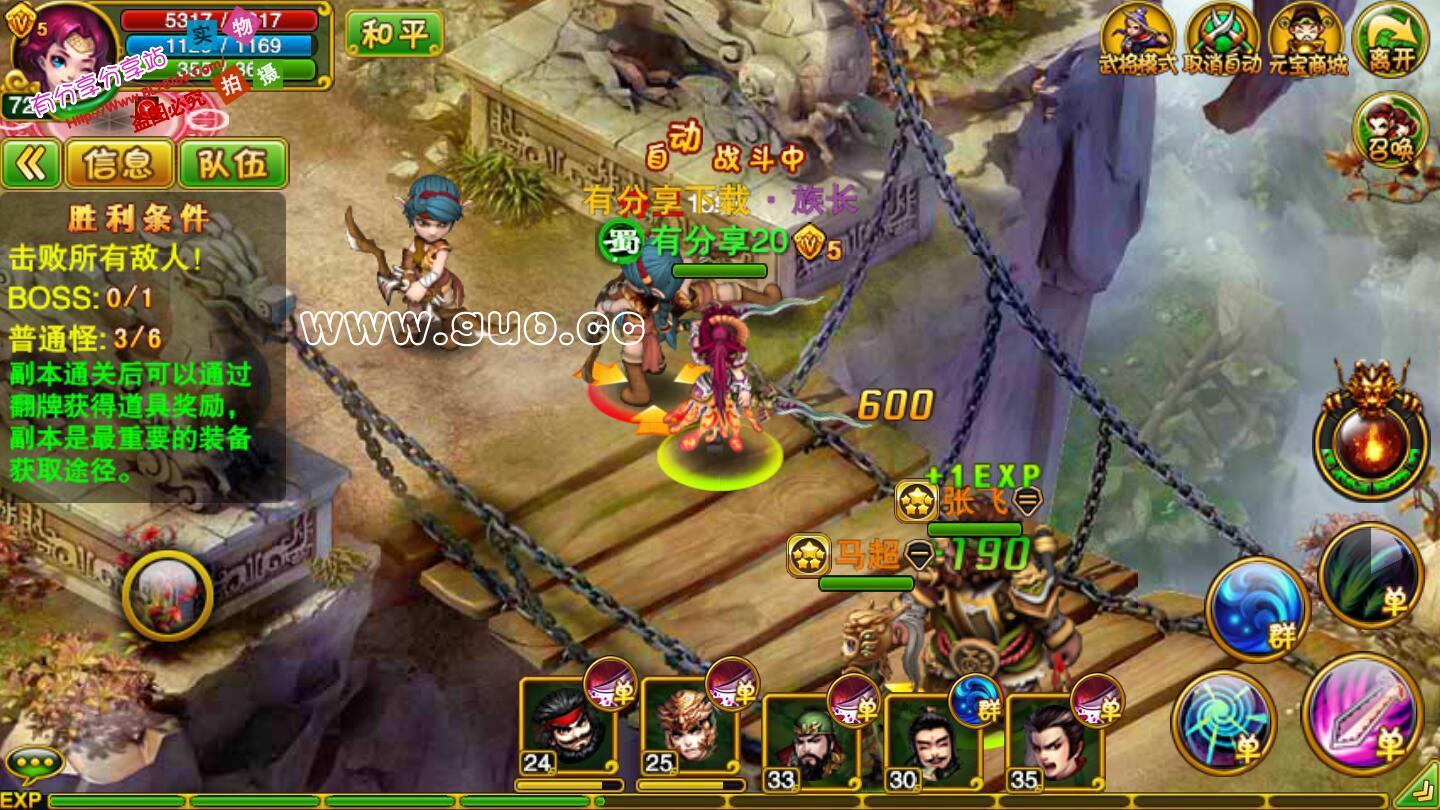The image size is (1440, 810).
Task: Collapse the side panel with the double-arrow button
Action: pyautogui.click(x=31, y=164)
